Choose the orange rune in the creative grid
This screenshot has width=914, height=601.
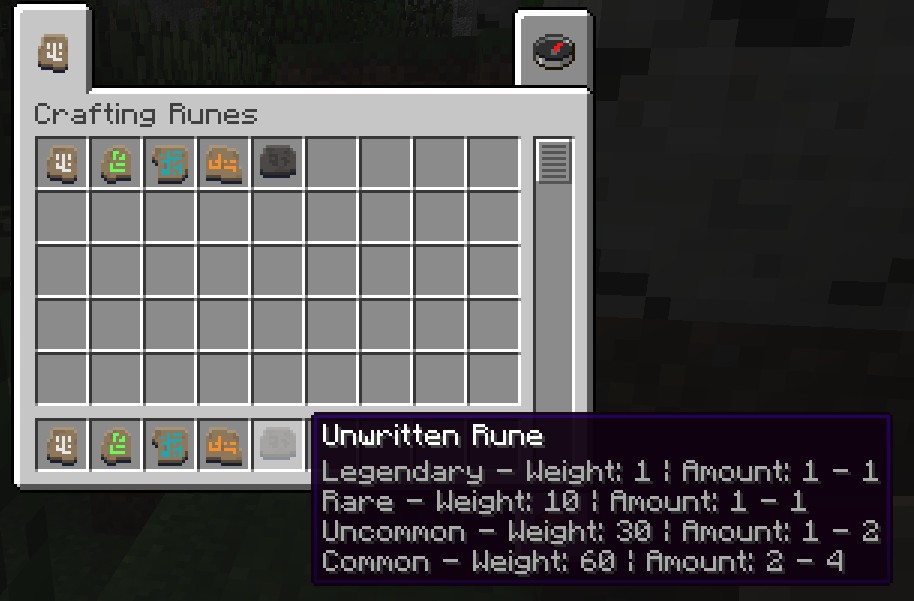pos(225,163)
